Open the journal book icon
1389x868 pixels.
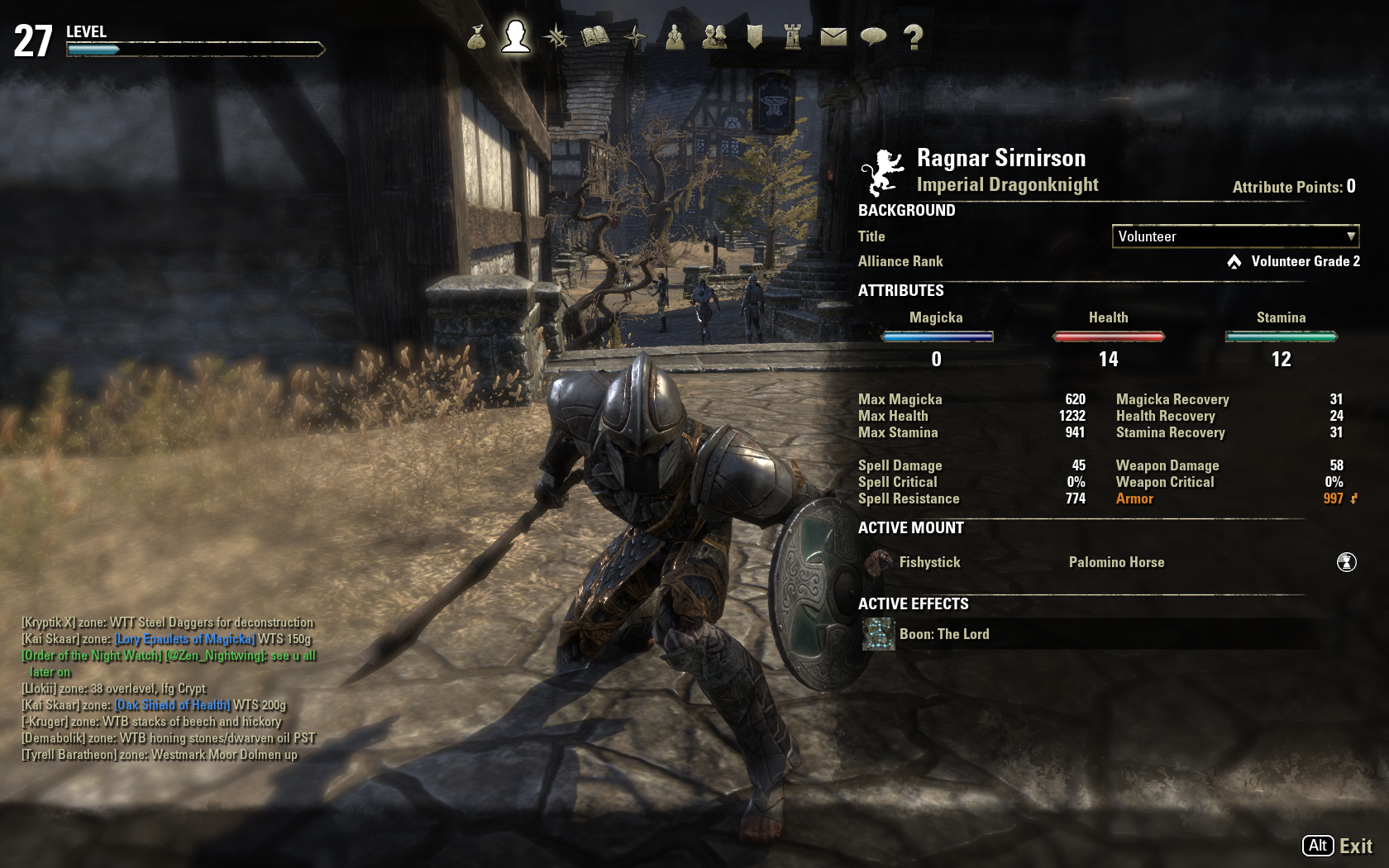click(595, 36)
